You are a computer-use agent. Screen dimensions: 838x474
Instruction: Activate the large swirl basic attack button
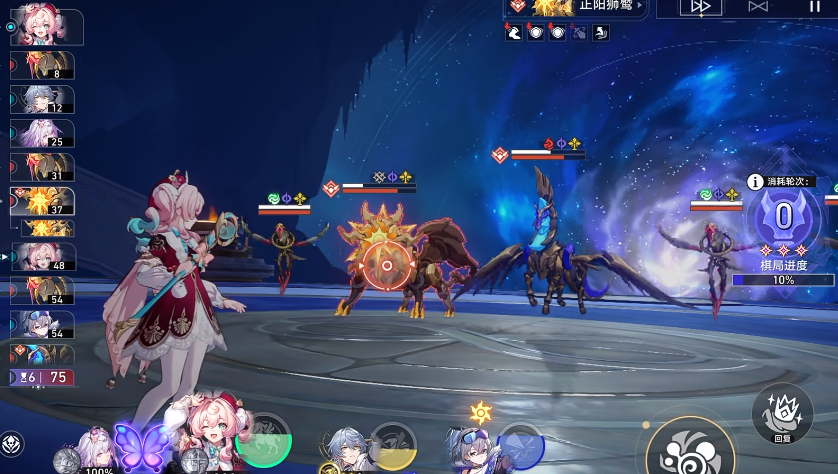[x=690, y=443]
